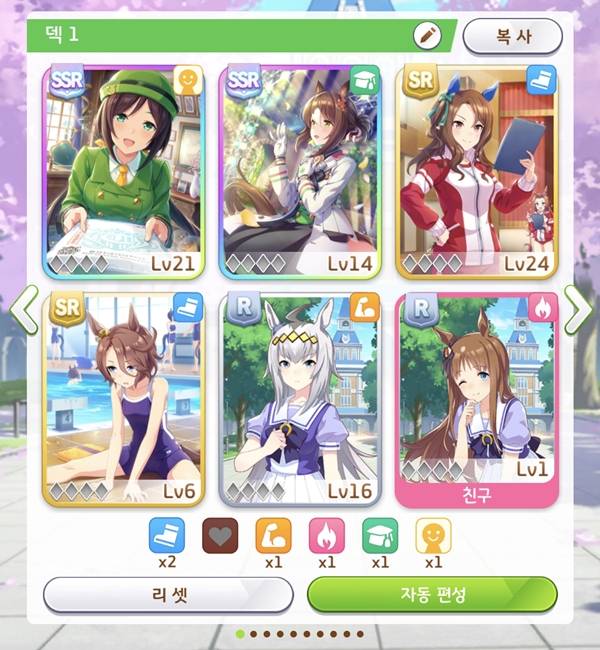600x650 pixels.
Task: Click the orange power muscle type icon
Action: (273, 536)
